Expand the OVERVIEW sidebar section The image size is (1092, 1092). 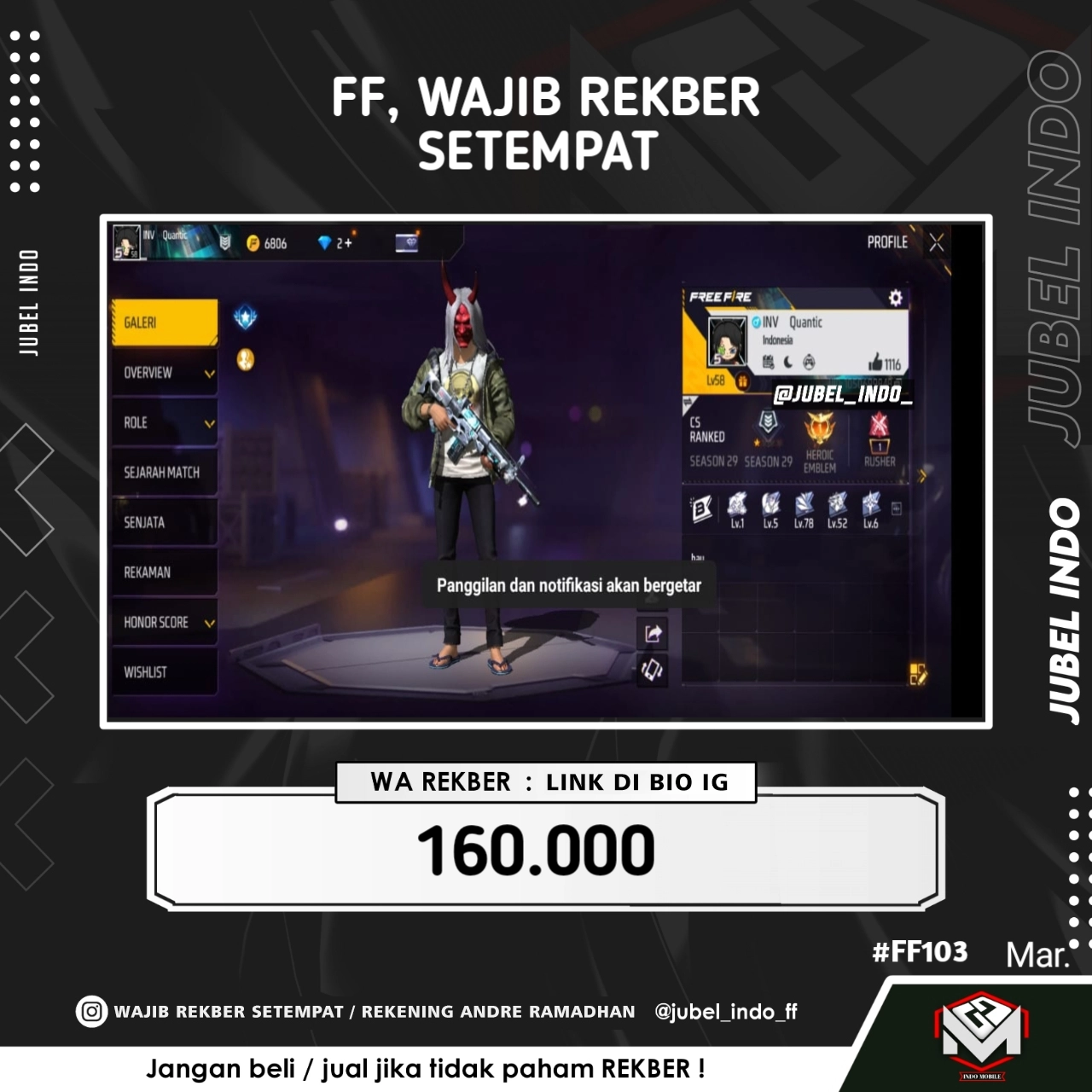click(164, 373)
